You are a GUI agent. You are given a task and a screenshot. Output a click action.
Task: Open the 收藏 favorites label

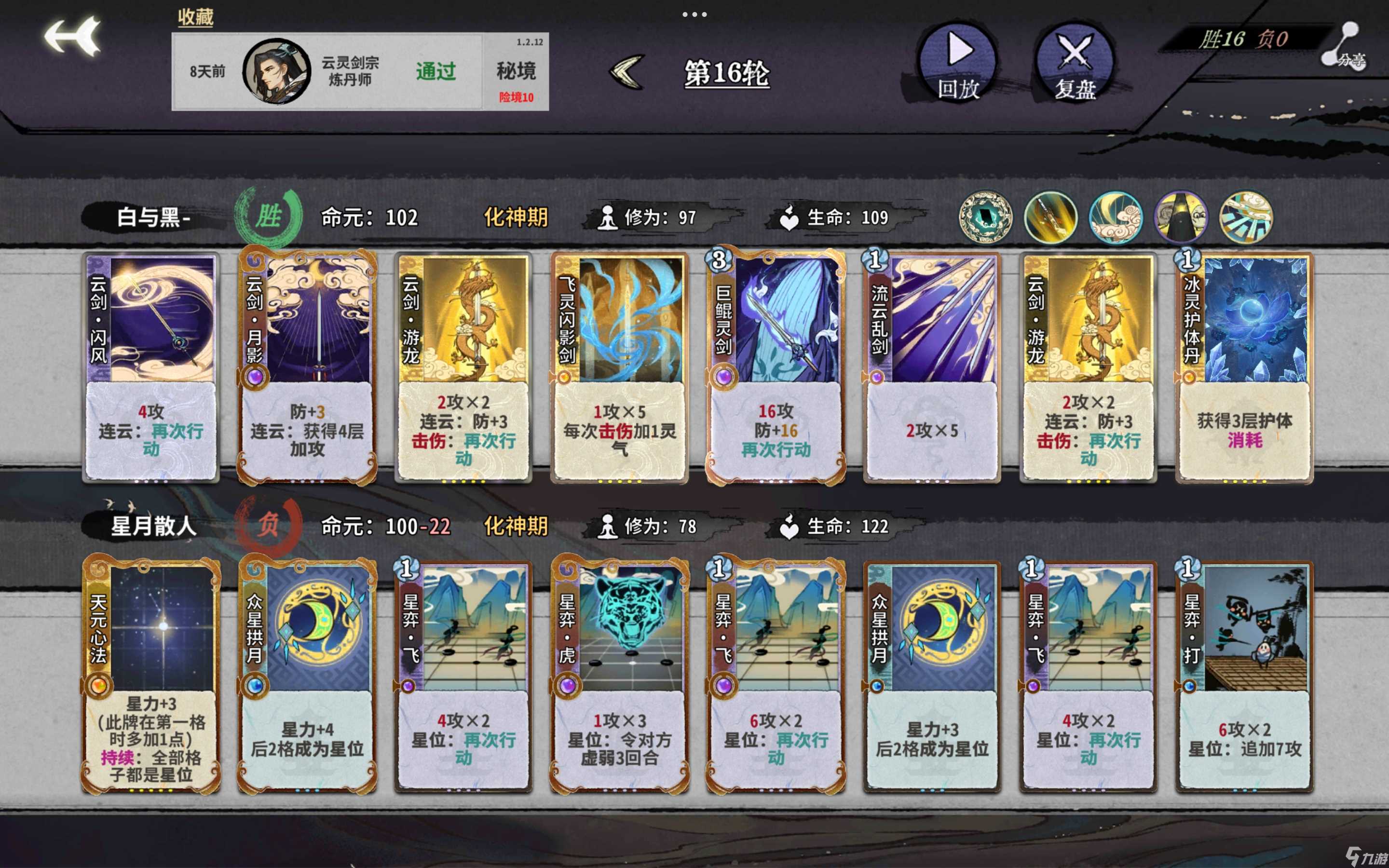(195, 17)
